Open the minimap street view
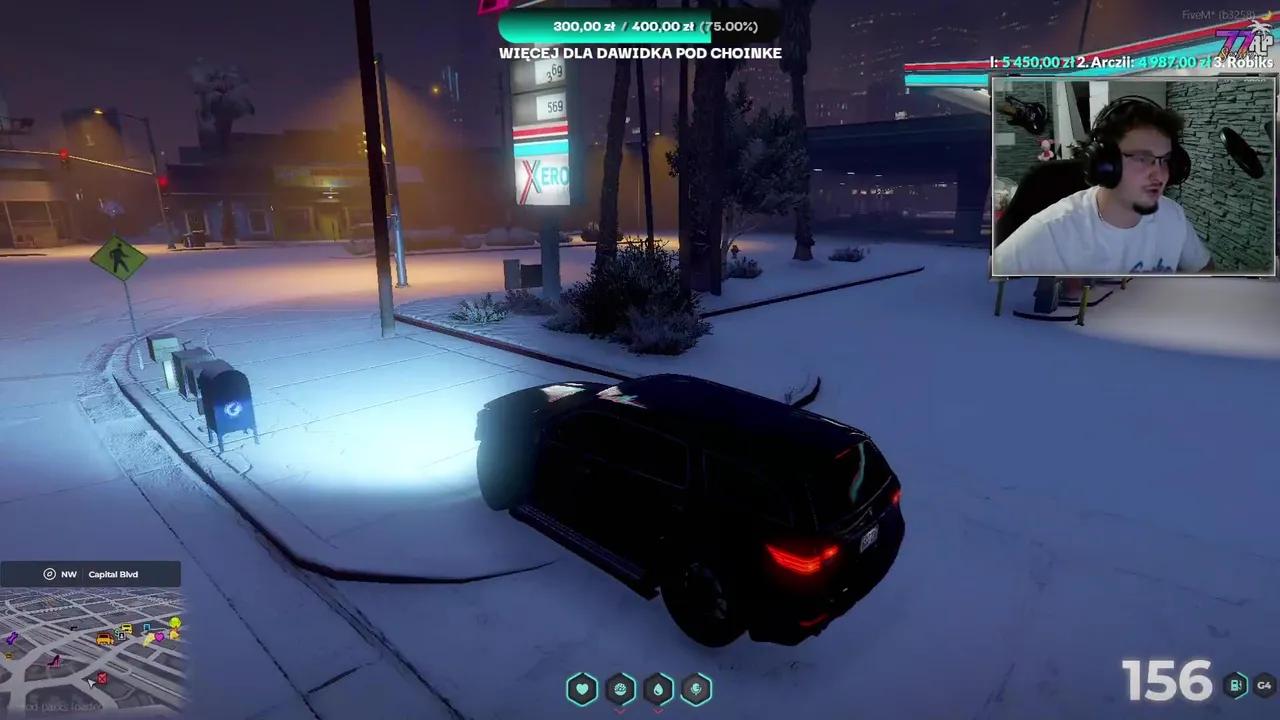The image size is (1280, 720). click(x=92, y=650)
